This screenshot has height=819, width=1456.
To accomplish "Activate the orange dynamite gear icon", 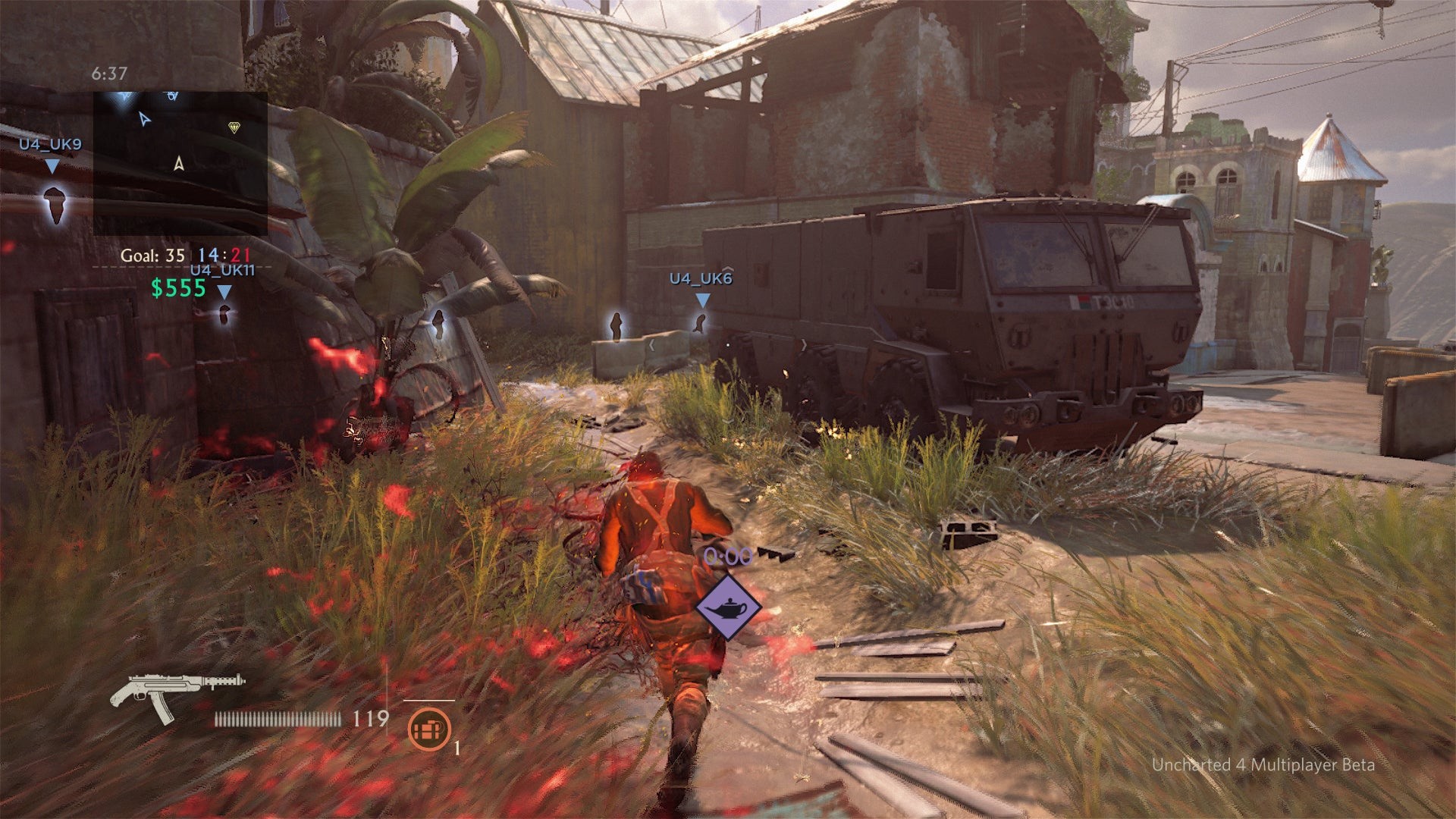I will [x=429, y=729].
